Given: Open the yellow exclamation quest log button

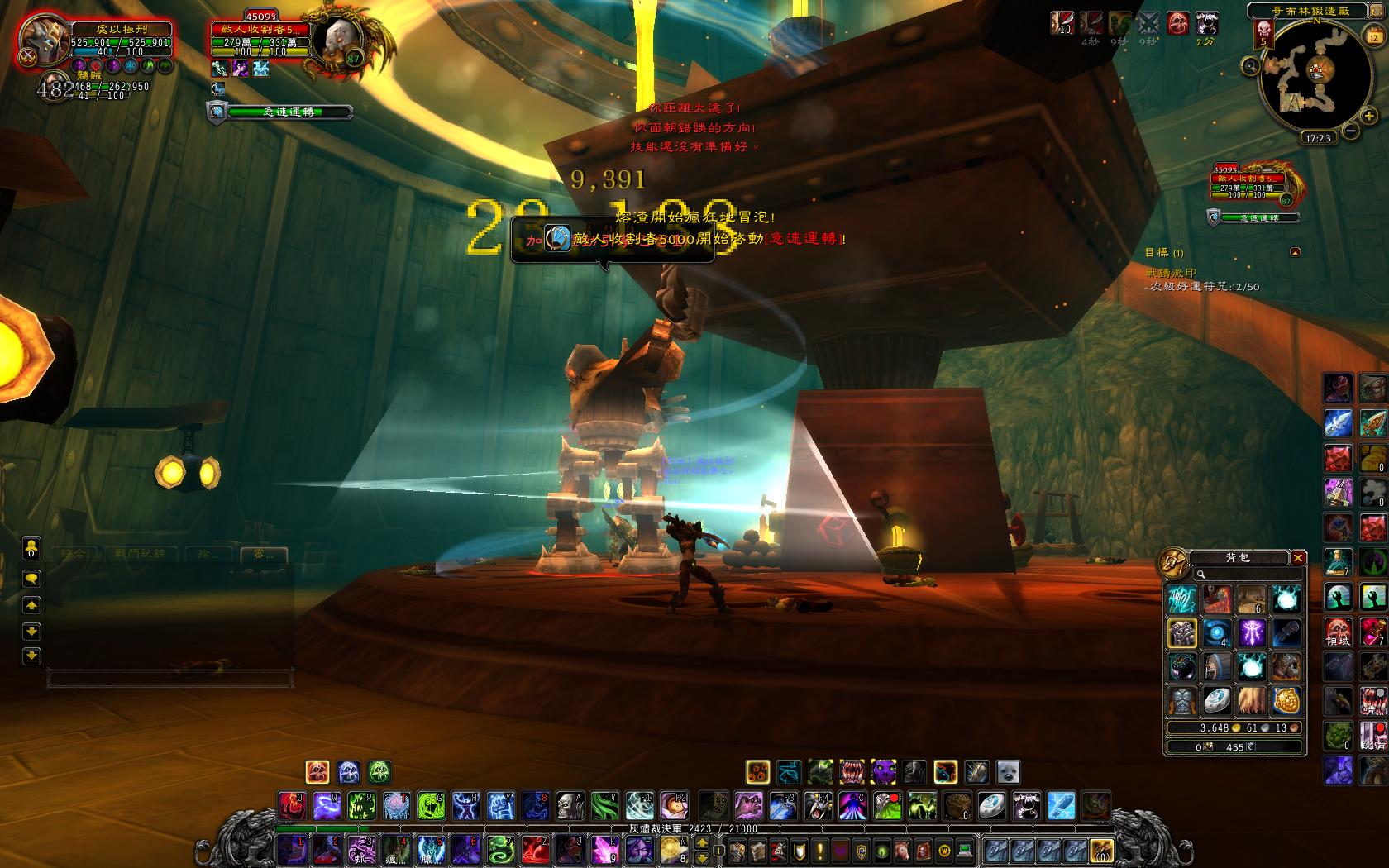Looking at the screenshot, I should [820, 850].
